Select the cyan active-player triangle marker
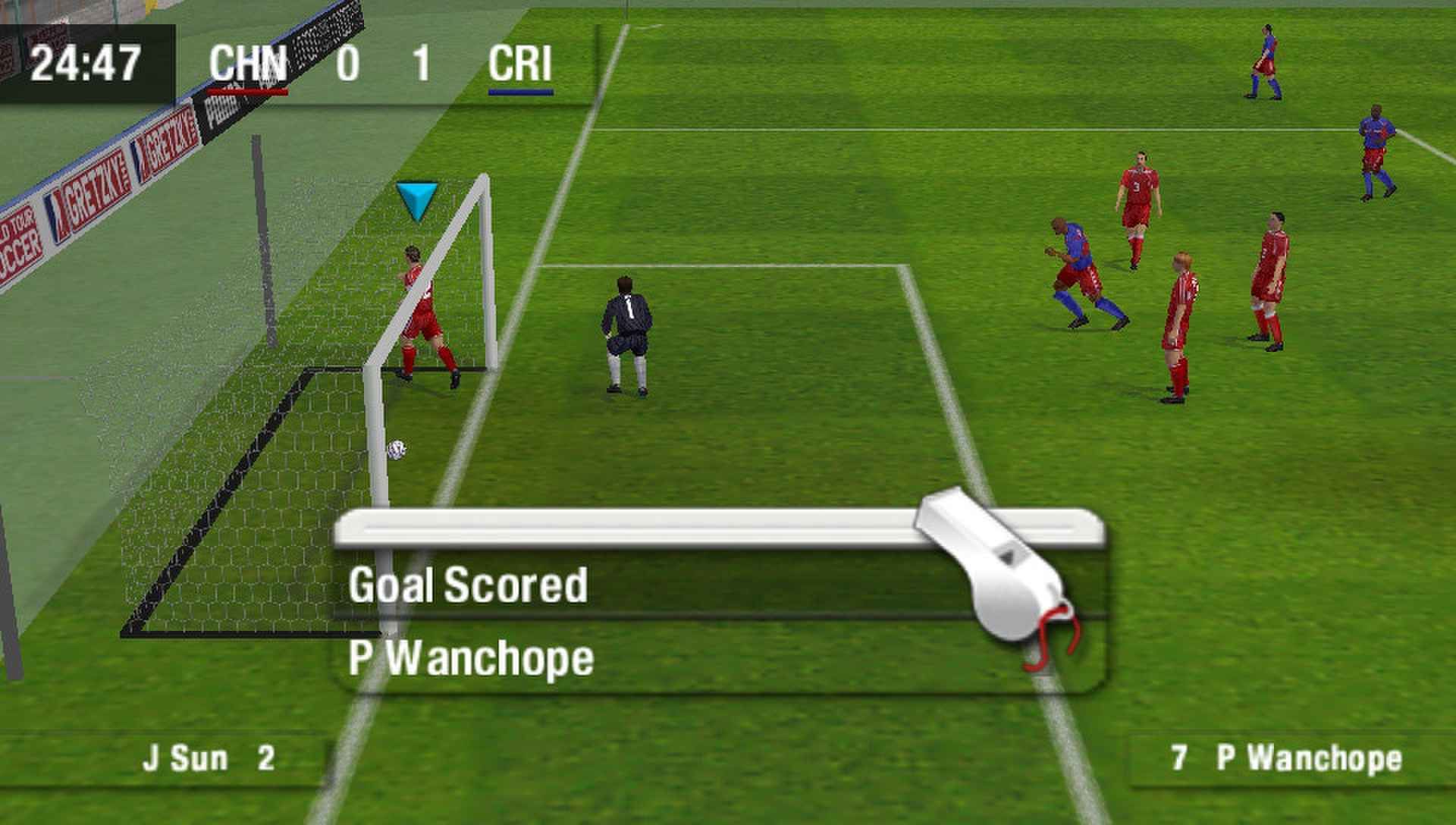Screen dimensions: 1456x825 416,200
